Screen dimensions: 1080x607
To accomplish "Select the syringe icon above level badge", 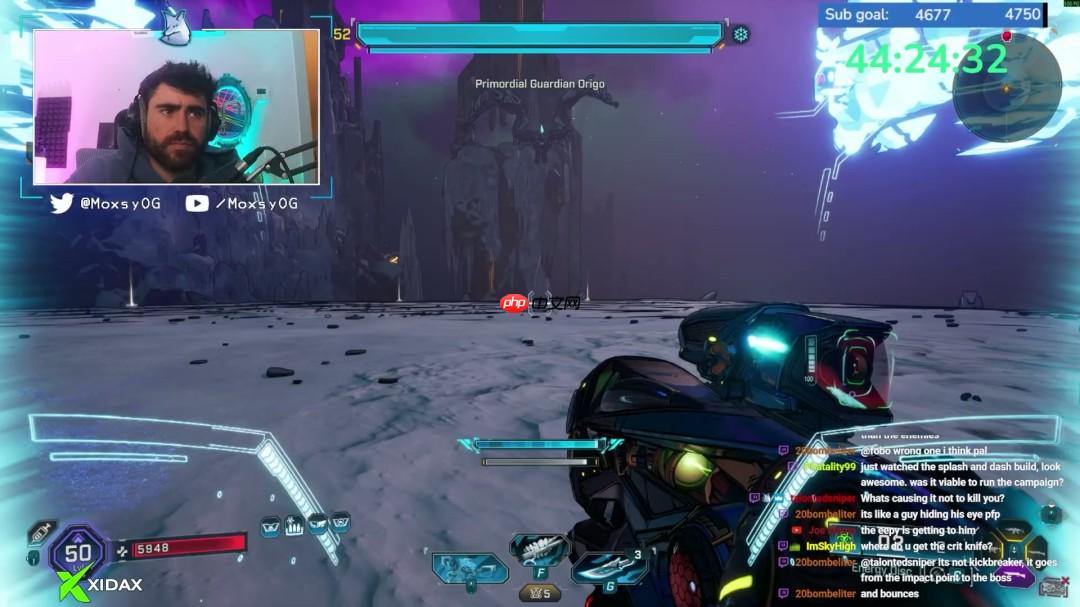I will tap(41, 531).
